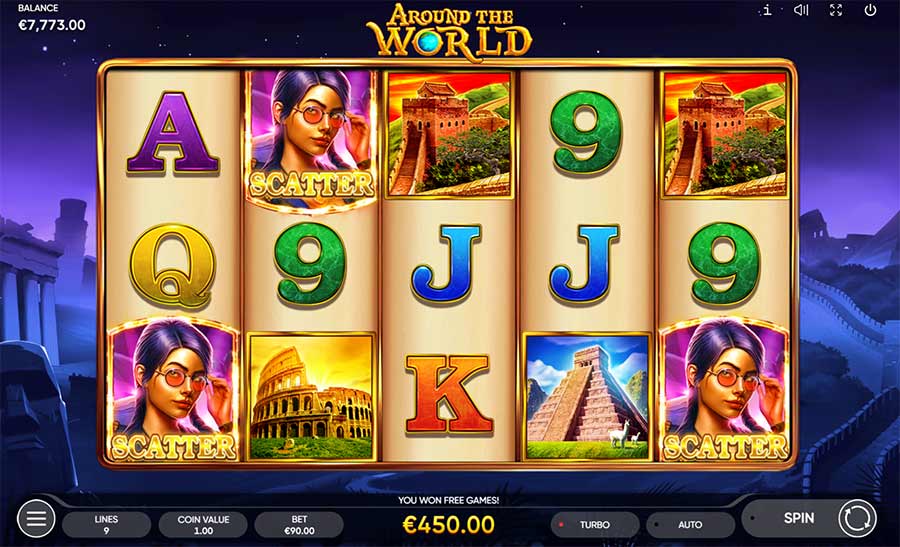Adjust the Coin Value setting
This screenshot has width=900, height=547.
click(x=202, y=524)
